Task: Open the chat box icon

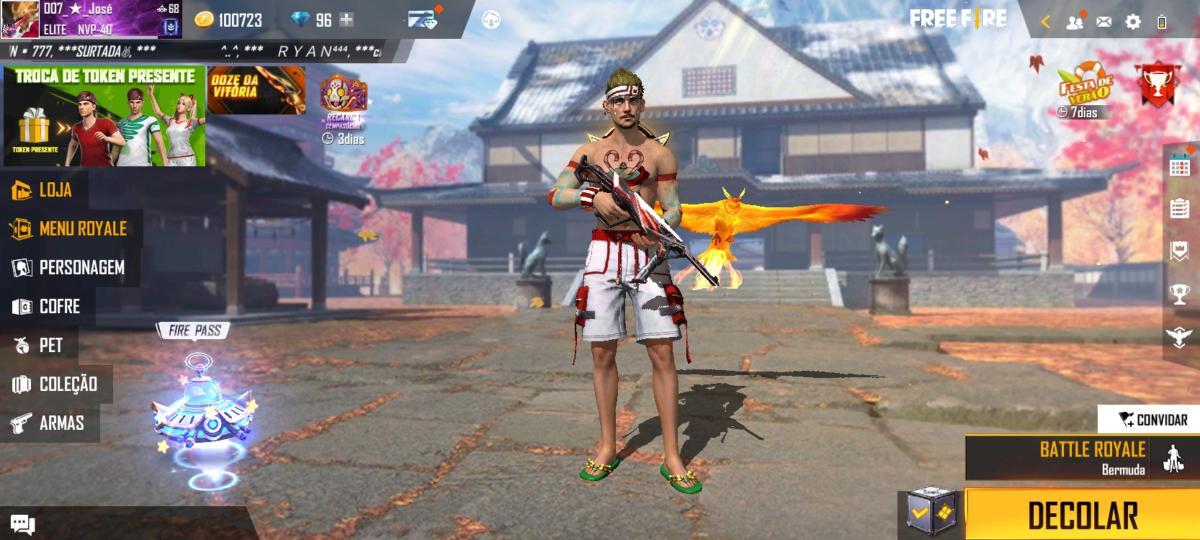Action: click(22, 524)
